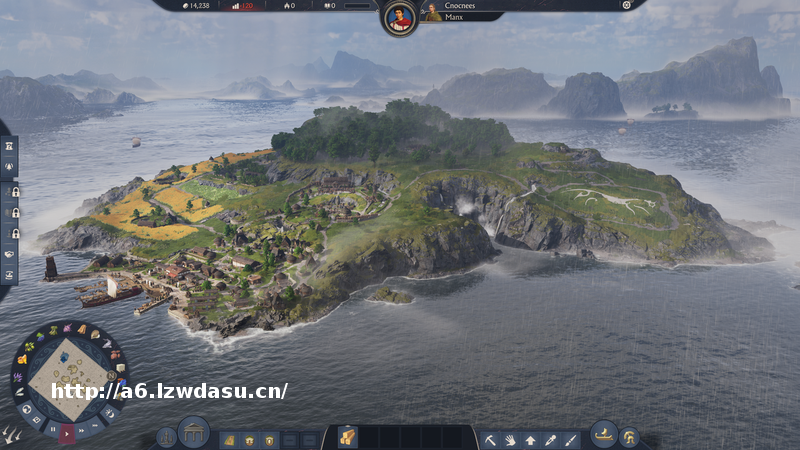Choose the pickaxe demolish tool
Viewport: 800px width, 450px height.
pos(490,439)
